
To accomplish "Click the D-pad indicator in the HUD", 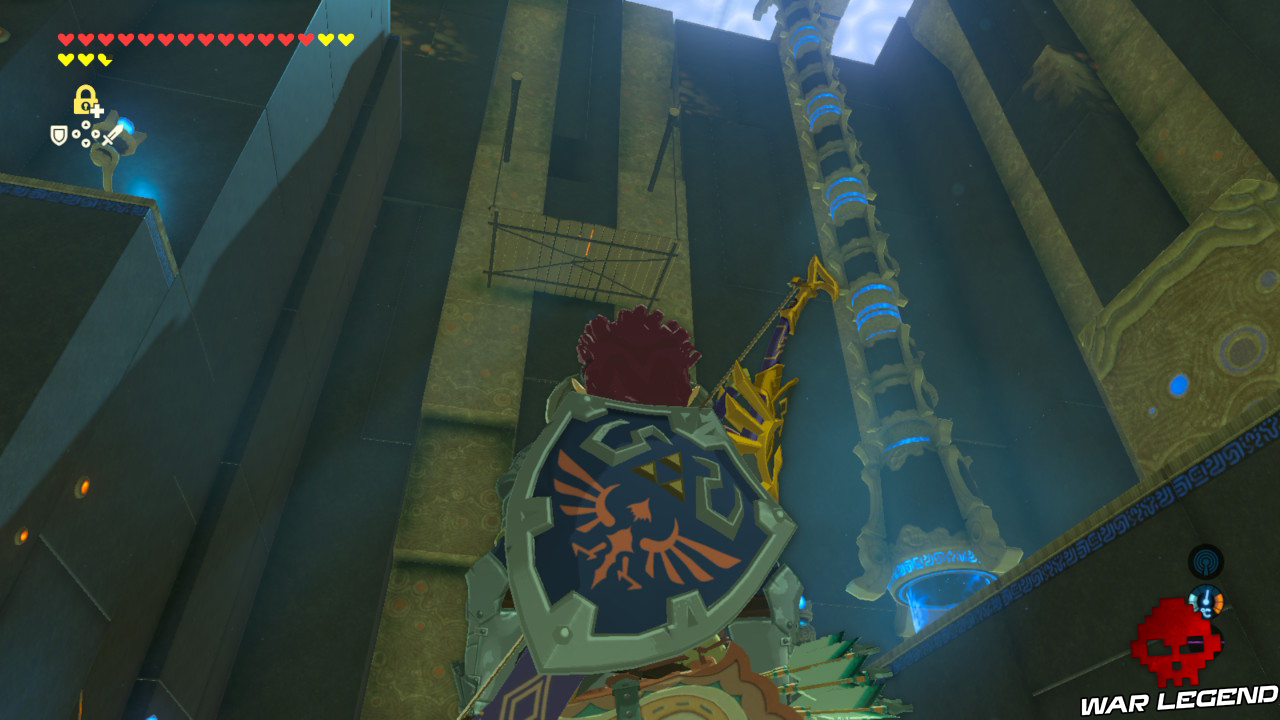I will pos(85,133).
